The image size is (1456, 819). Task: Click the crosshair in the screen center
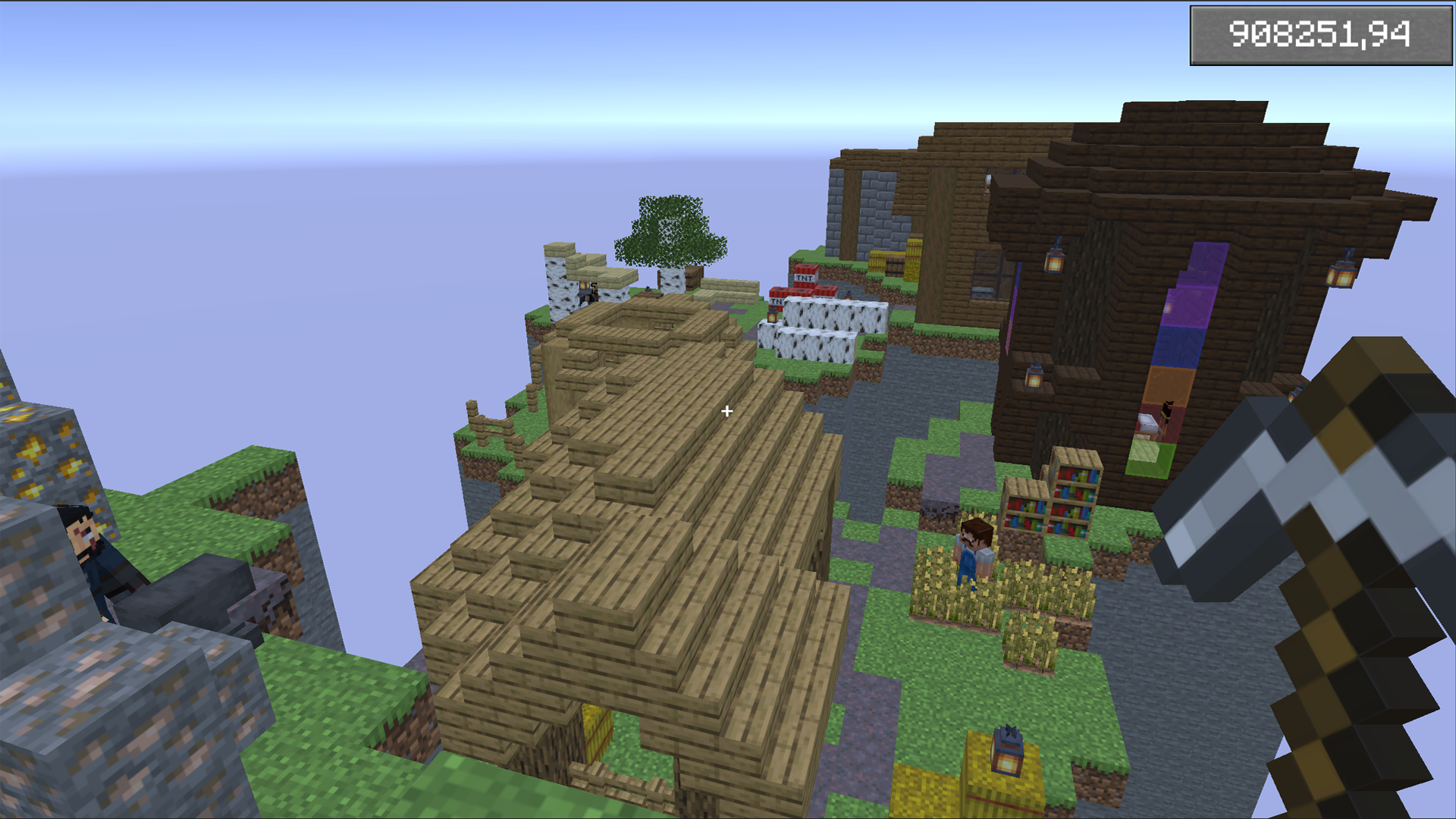(x=727, y=411)
